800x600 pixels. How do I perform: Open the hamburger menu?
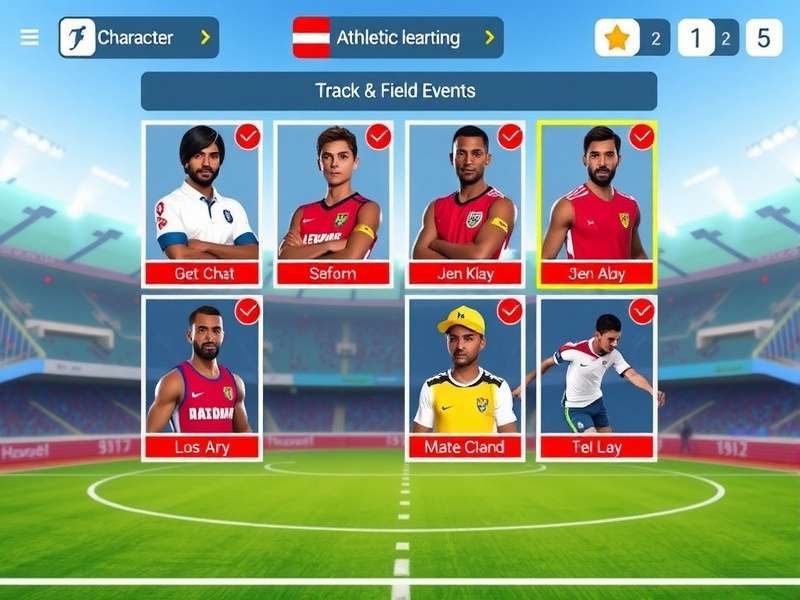[x=30, y=38]
